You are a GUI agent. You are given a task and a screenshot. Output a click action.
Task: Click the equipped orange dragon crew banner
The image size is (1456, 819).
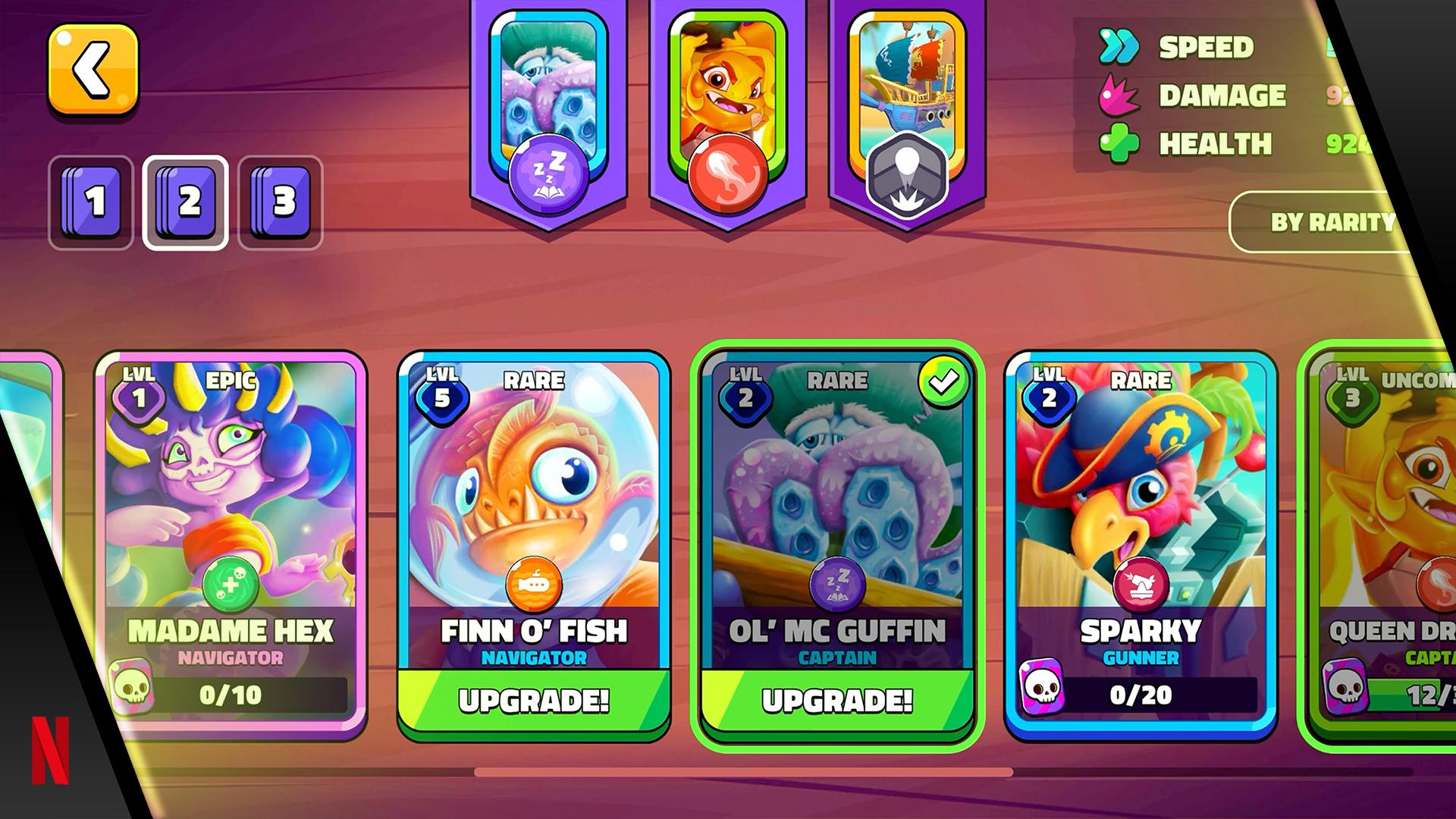[727, 106]
